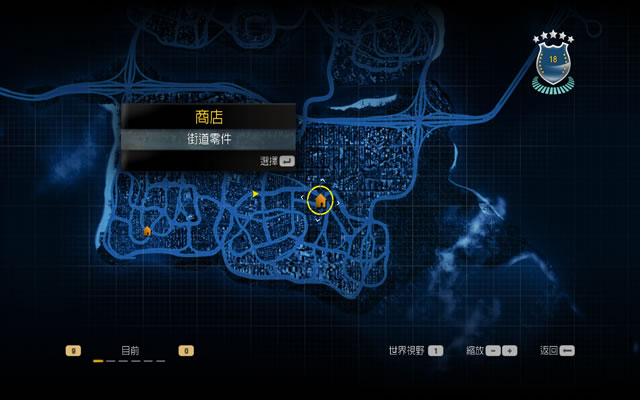
Task: Select the 街道零件 shop entry
Action: point(208,139)
